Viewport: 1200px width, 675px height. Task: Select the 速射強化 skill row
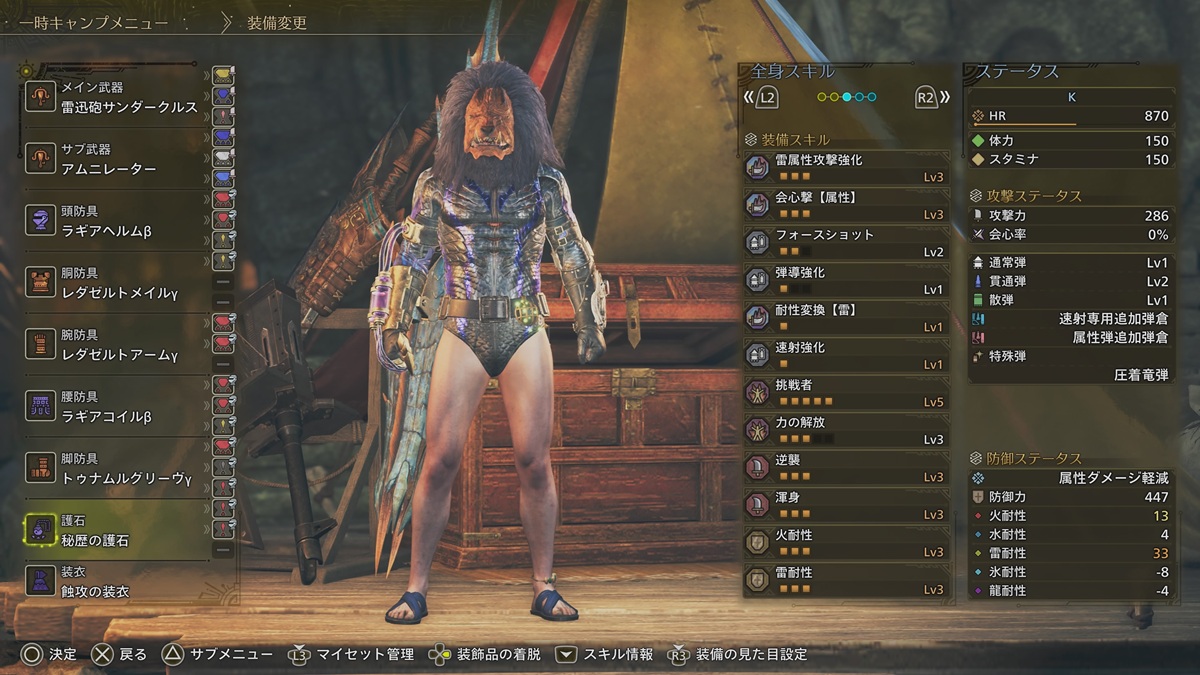pyautogui.click(x=846, y=355)
